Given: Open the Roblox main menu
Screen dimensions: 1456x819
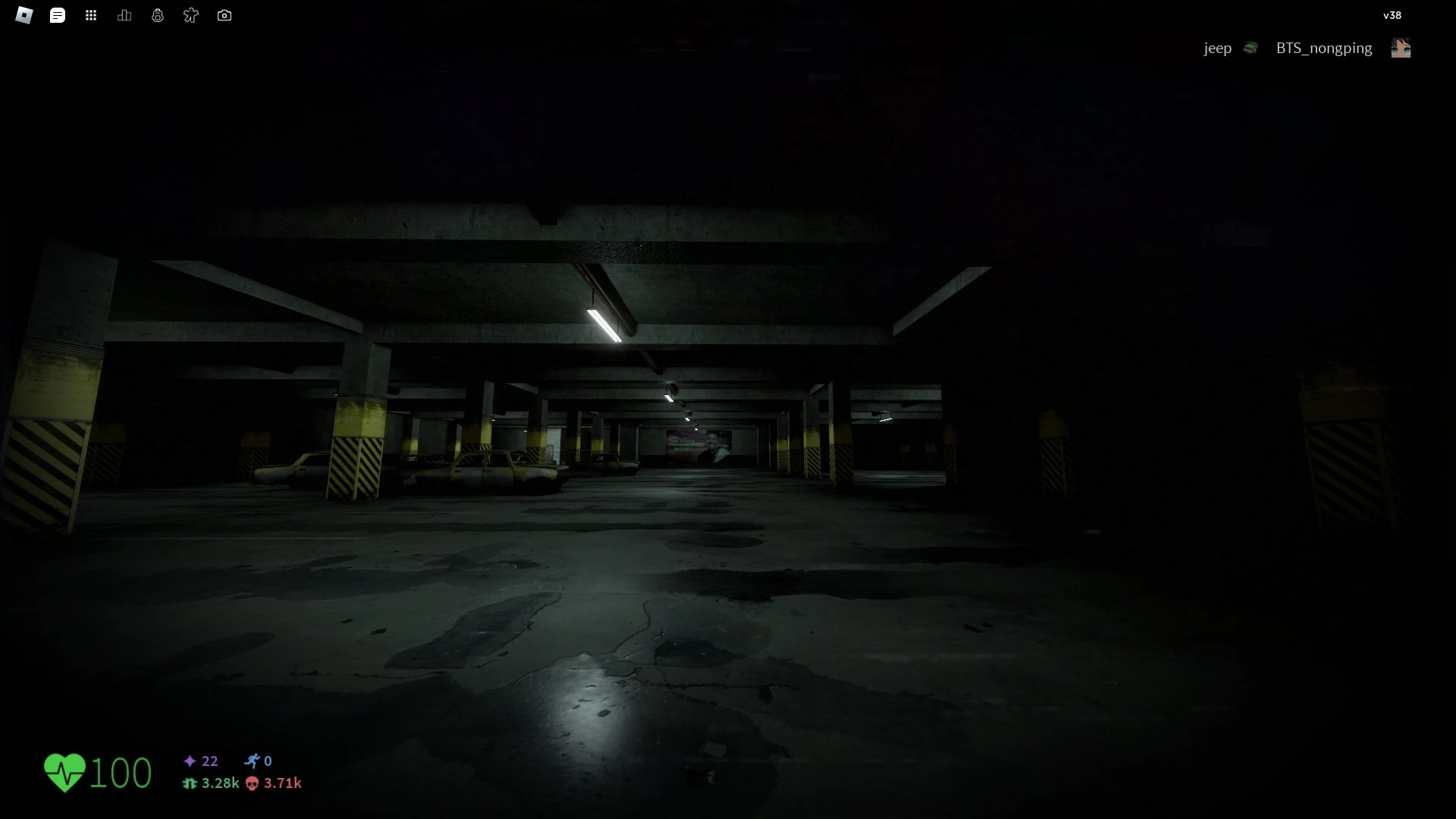Looking at the screenshot, I should 24,14.
